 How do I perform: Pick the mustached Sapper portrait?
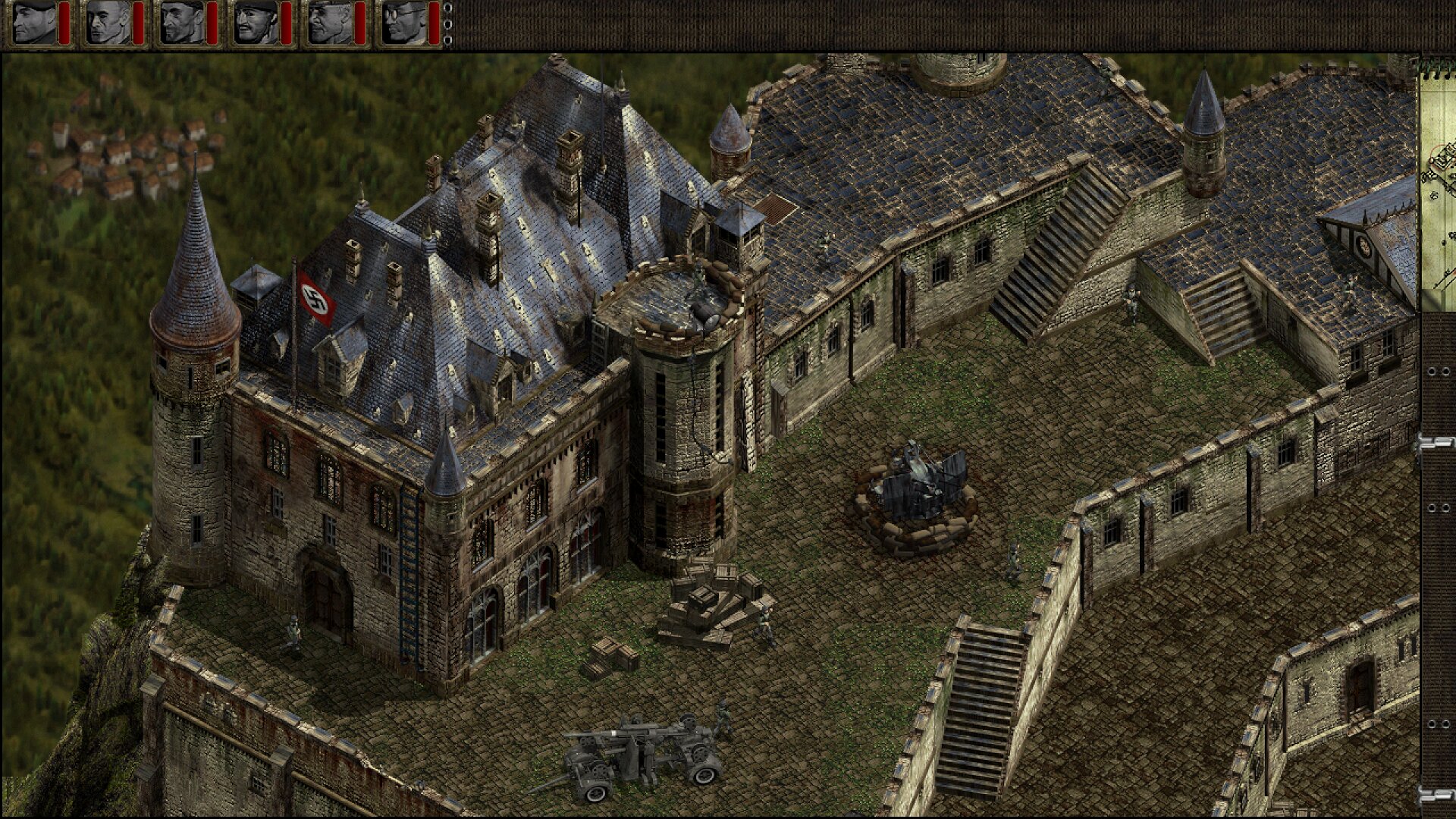click(x=256, y=22)
